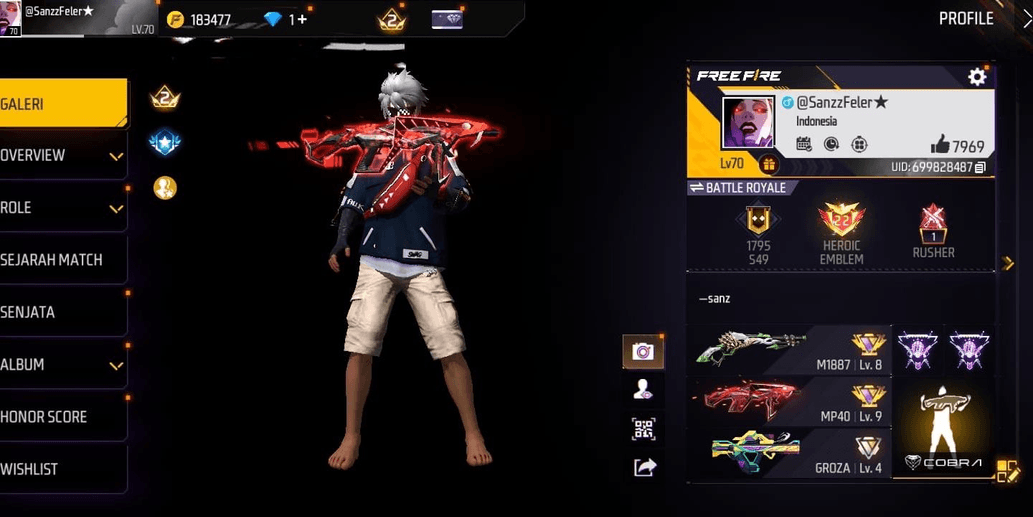Viewport: 1033px width, 517px height.
Task: Expand the Overview section
Action: [x=60, y=156]
